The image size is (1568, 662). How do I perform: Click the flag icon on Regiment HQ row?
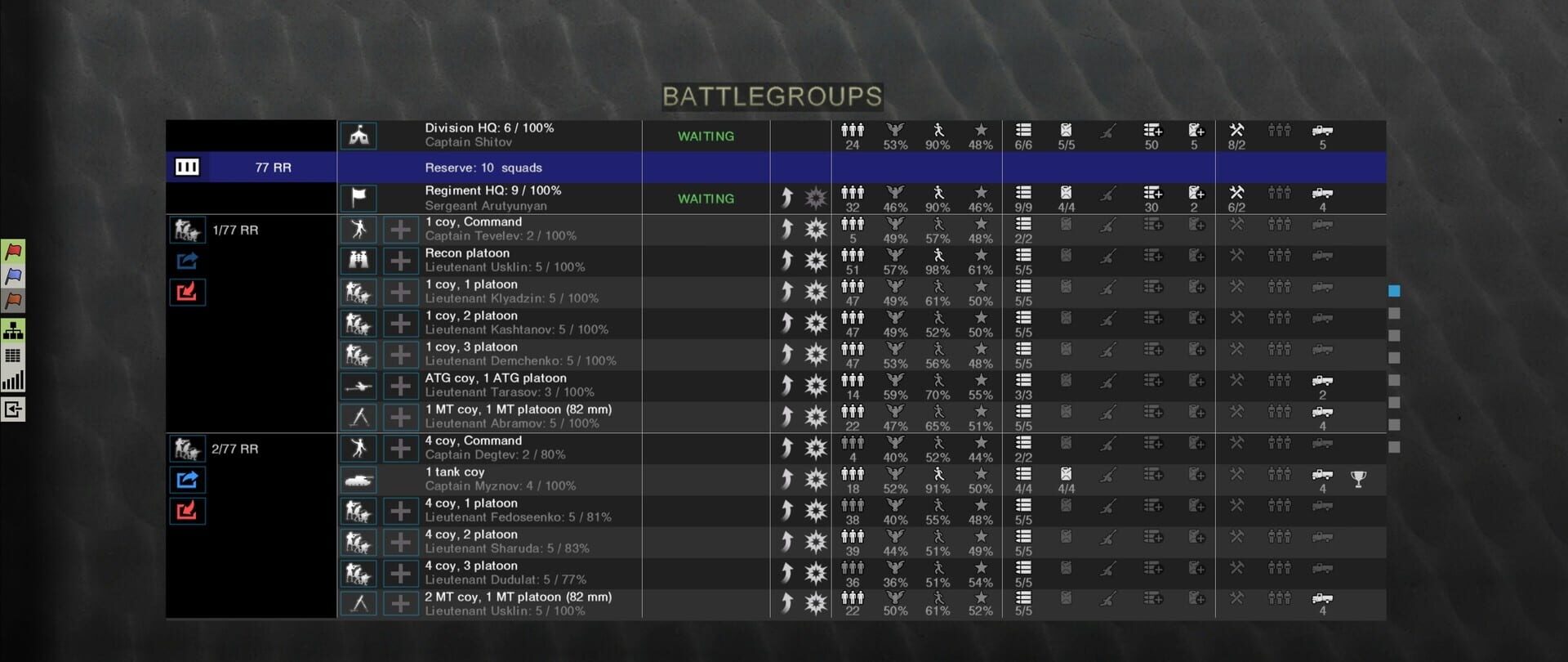pos(358,197)
